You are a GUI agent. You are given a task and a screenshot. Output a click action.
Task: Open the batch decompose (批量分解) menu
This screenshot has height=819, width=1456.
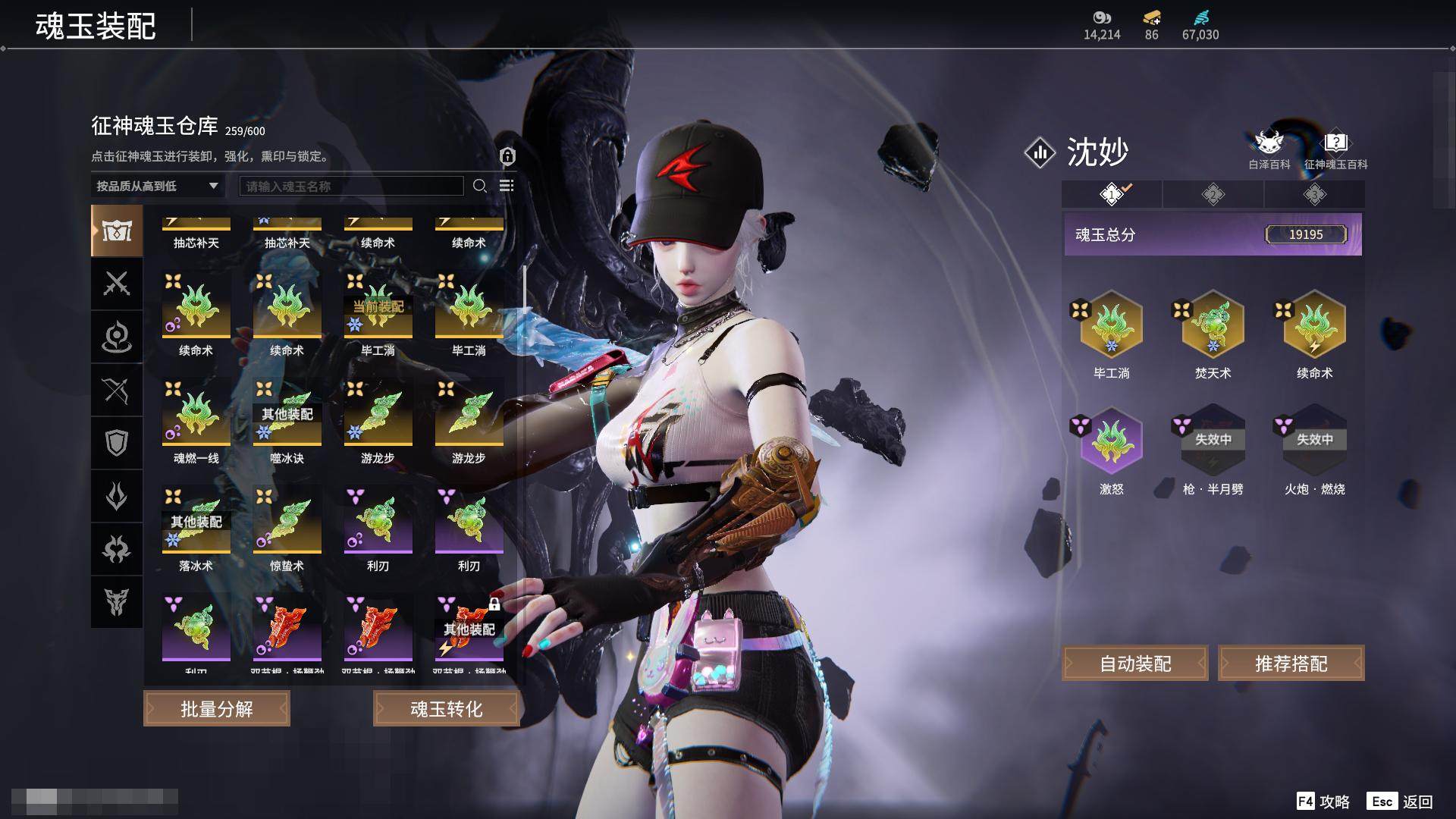coord(217,709)
